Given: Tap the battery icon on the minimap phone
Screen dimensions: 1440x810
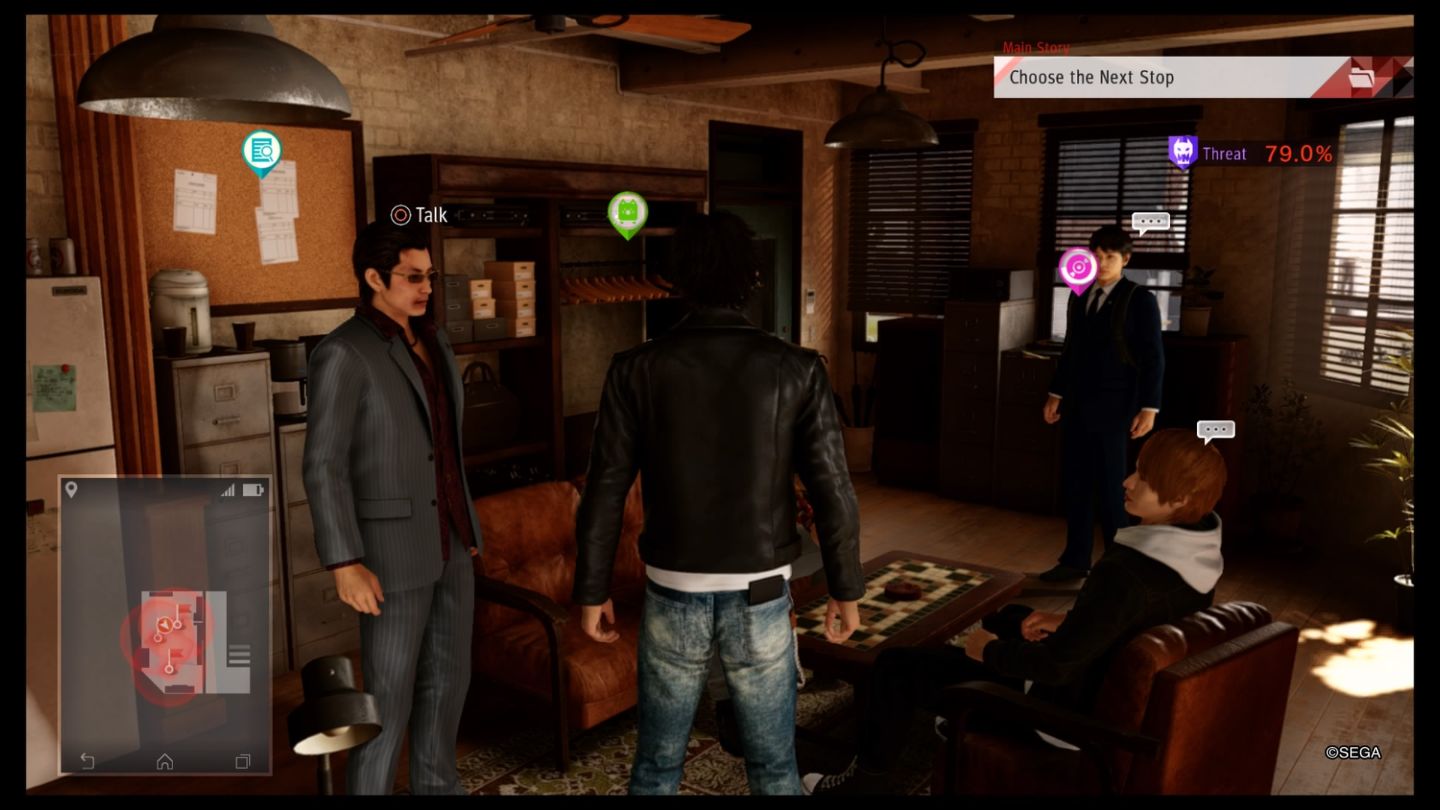Looking at the screenshot, I should pos(250,488).
